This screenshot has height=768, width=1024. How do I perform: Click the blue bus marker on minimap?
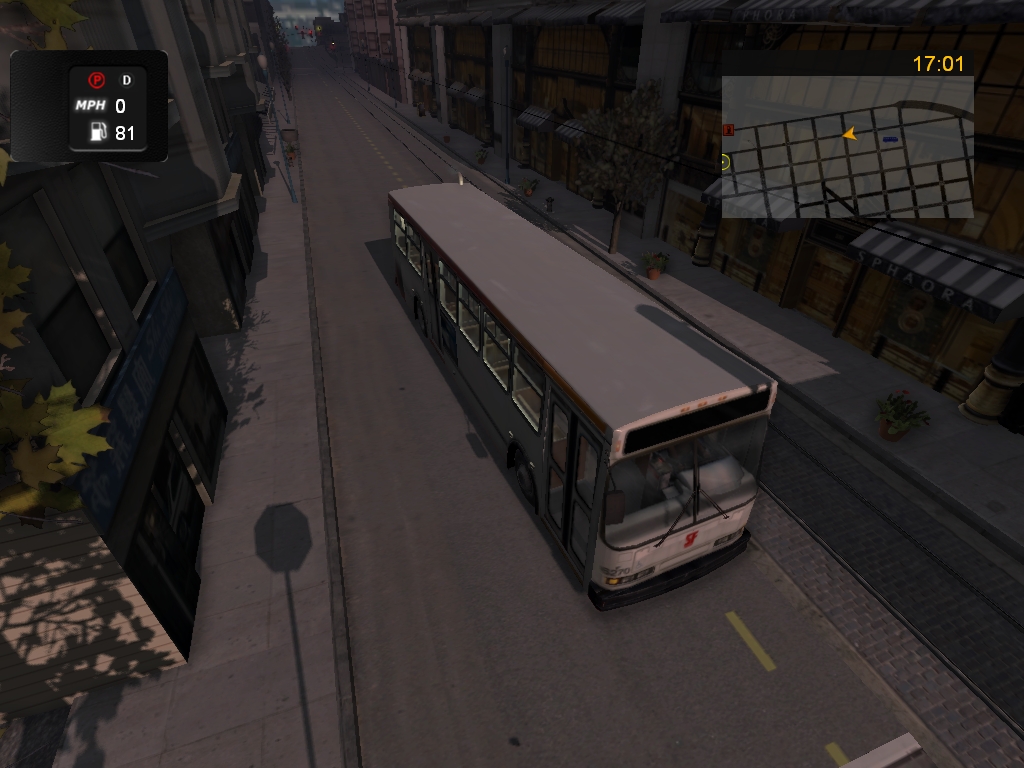pyautogui.click(x=890, y=139)
